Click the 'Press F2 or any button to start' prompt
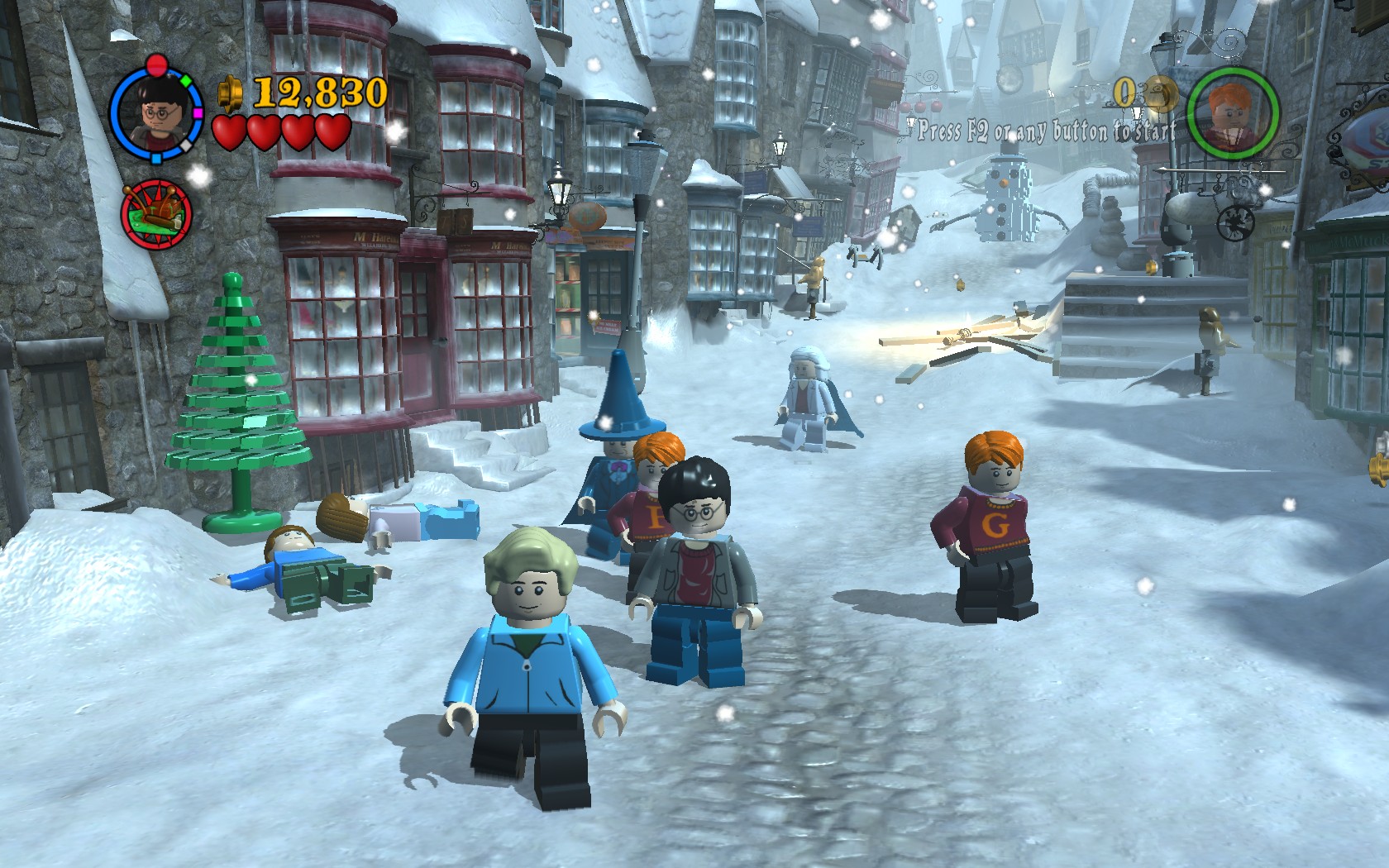This screenshot has height=868, width=1389. (x=1043, y=130)
